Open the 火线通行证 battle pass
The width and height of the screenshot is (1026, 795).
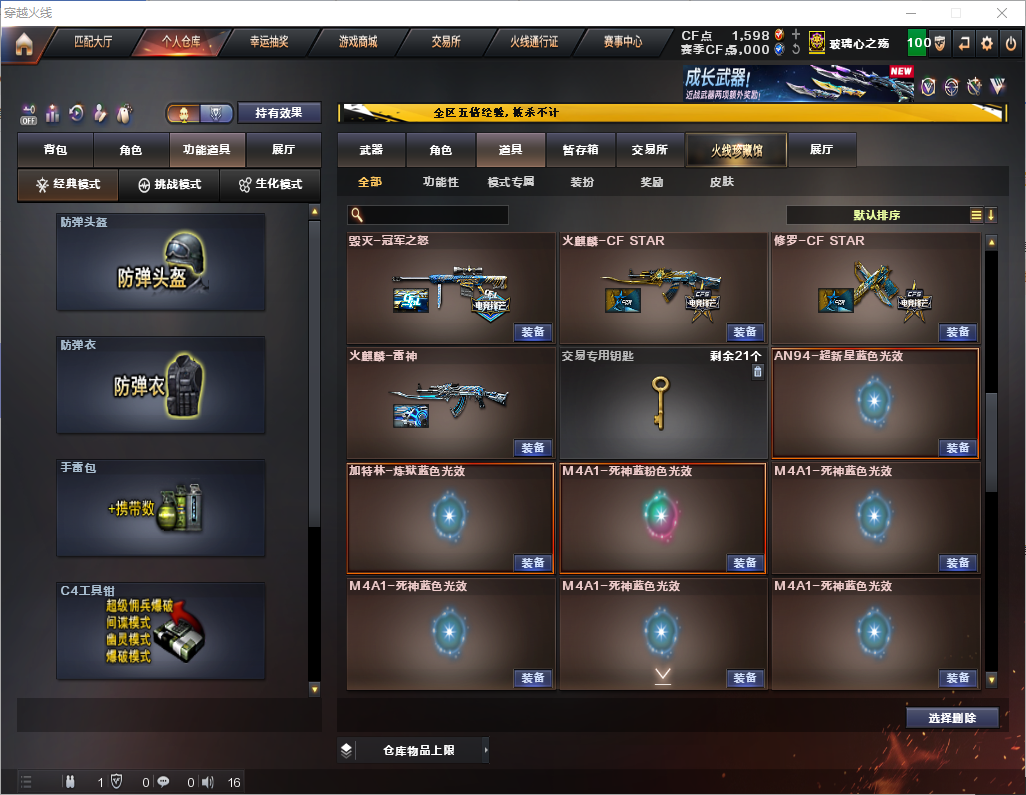(x=534, y=42)
